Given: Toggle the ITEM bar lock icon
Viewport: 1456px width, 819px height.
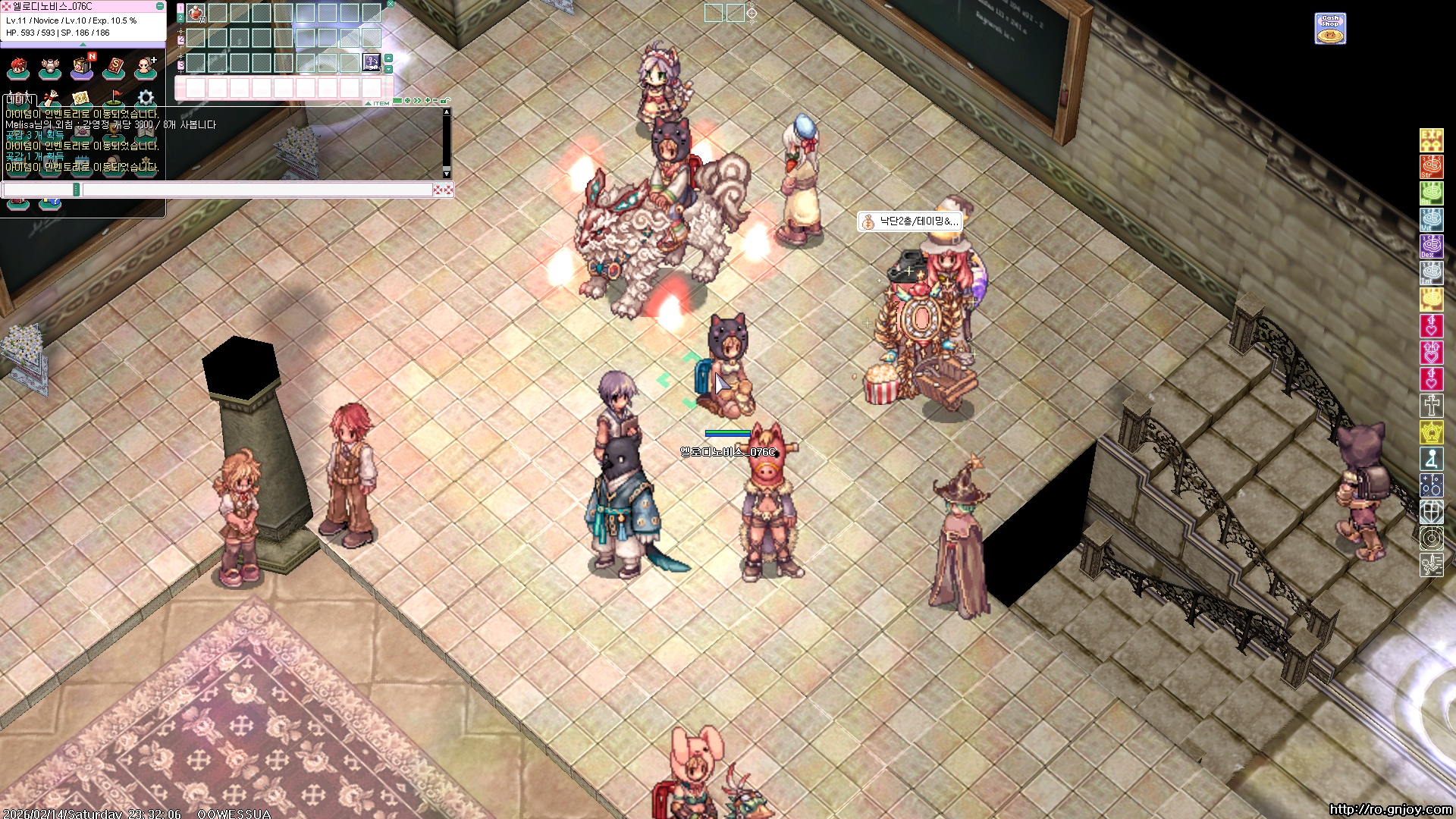Looking at the screenshot, I should tap(446, 101).
